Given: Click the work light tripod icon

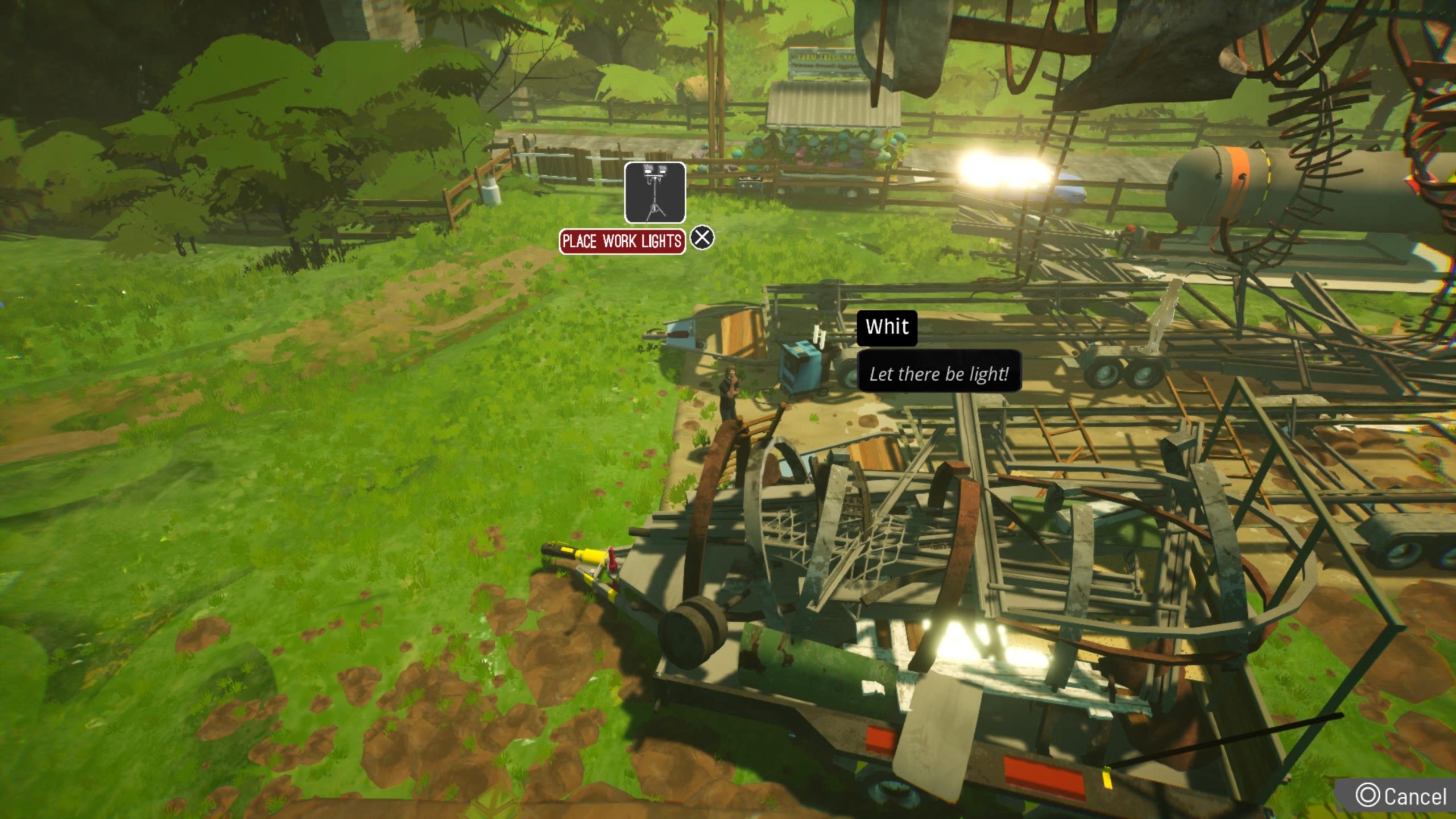Looking at the screenshot, I should pyautogui.click(x=655, y=192).
